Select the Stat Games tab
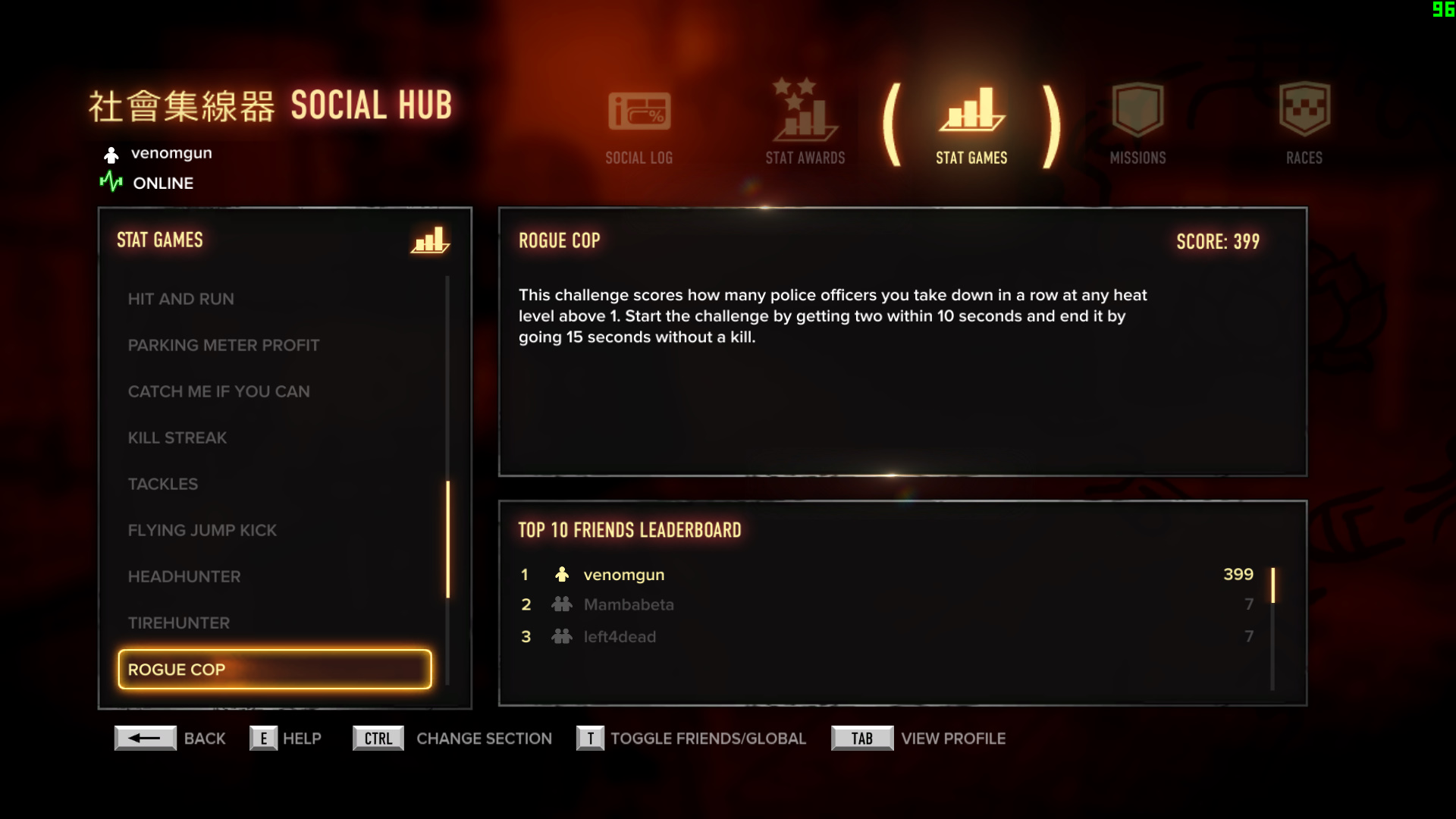This screenshot has height=819, width=1456. (x=971, y=126)
